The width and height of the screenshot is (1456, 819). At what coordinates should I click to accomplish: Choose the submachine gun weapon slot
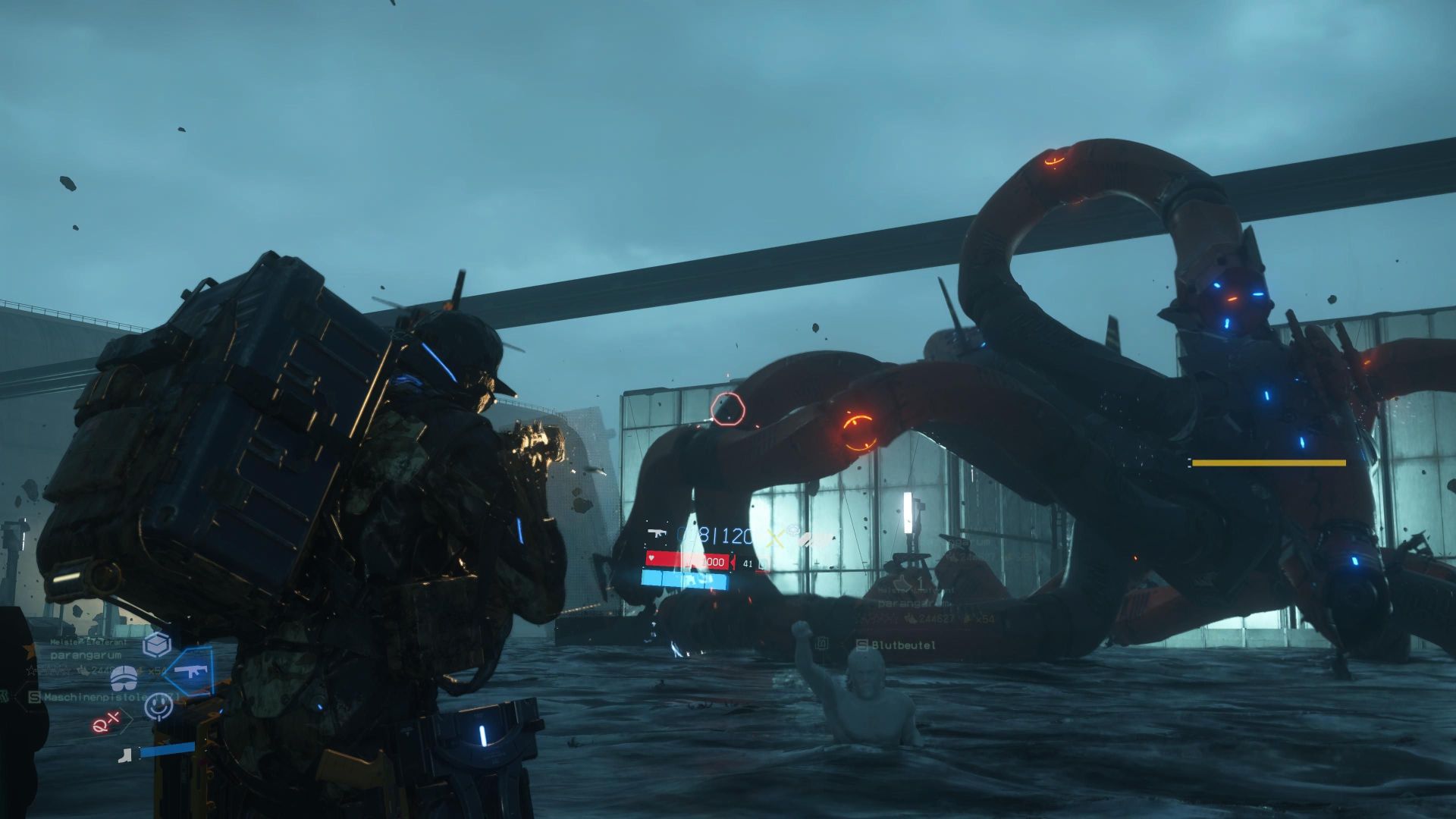click(x=190, y=671)
